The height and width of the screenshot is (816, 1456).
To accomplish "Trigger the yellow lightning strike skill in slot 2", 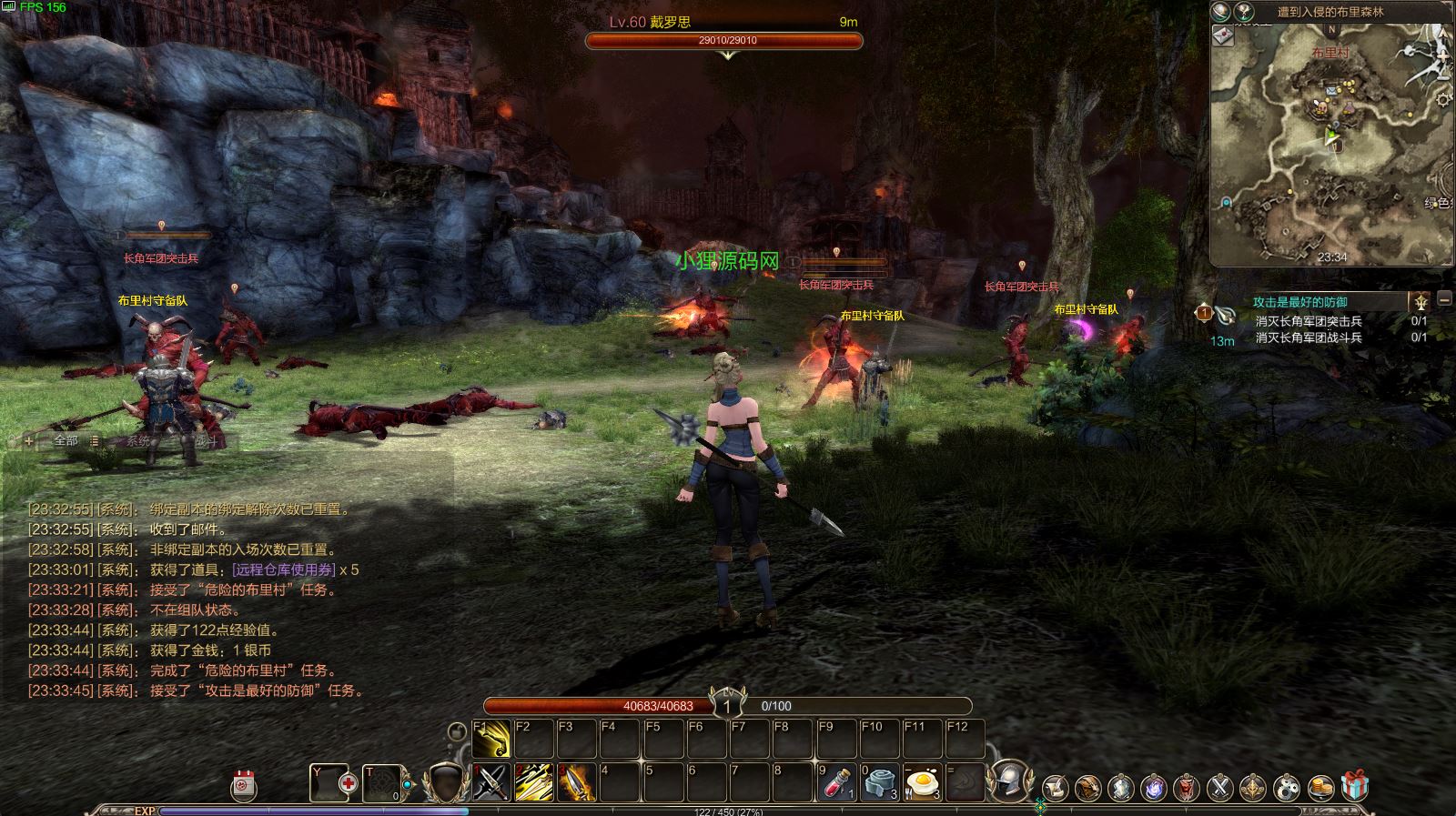I will click(x=534, y=781).
